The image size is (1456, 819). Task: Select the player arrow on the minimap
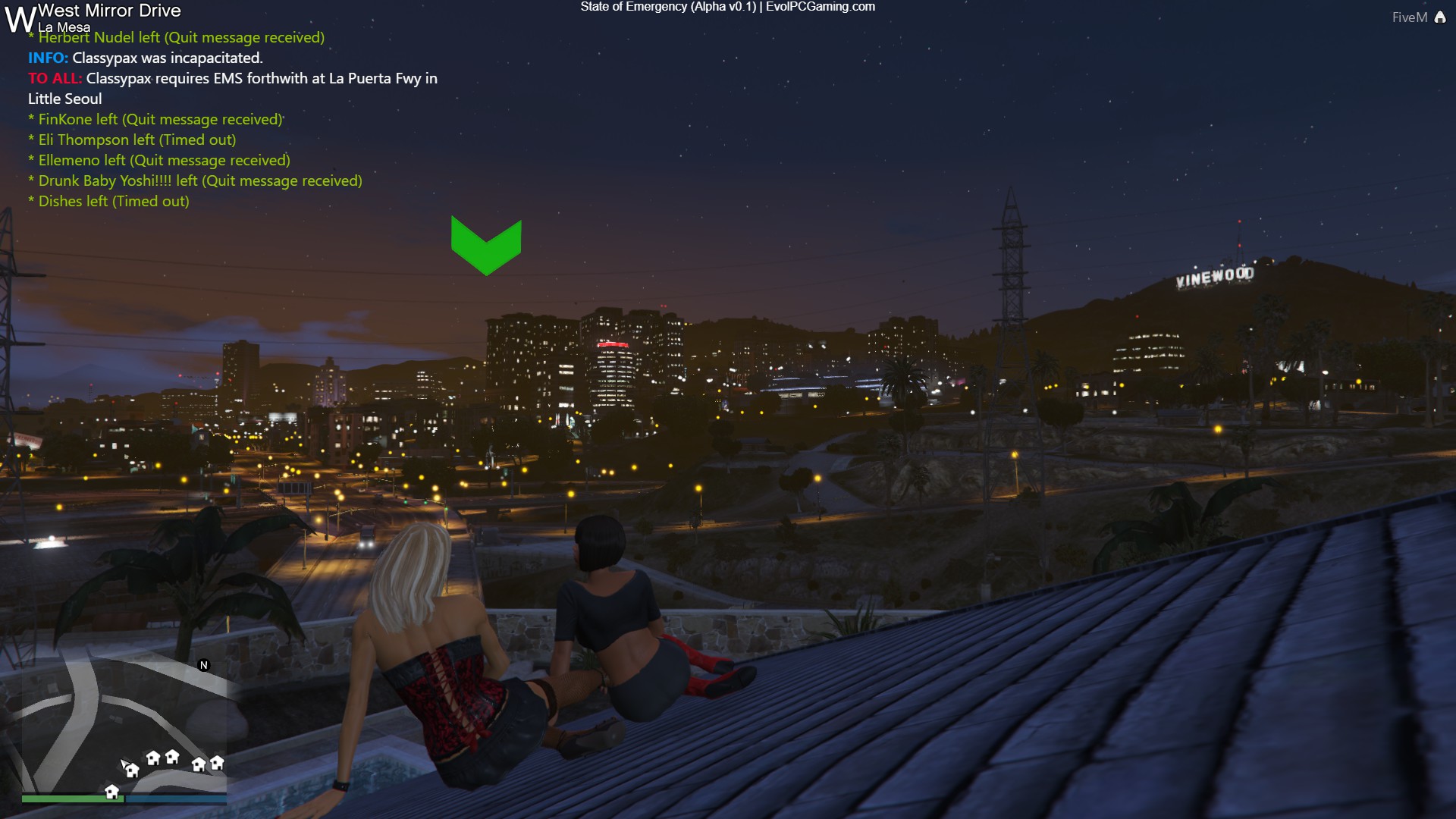[124, 764]
